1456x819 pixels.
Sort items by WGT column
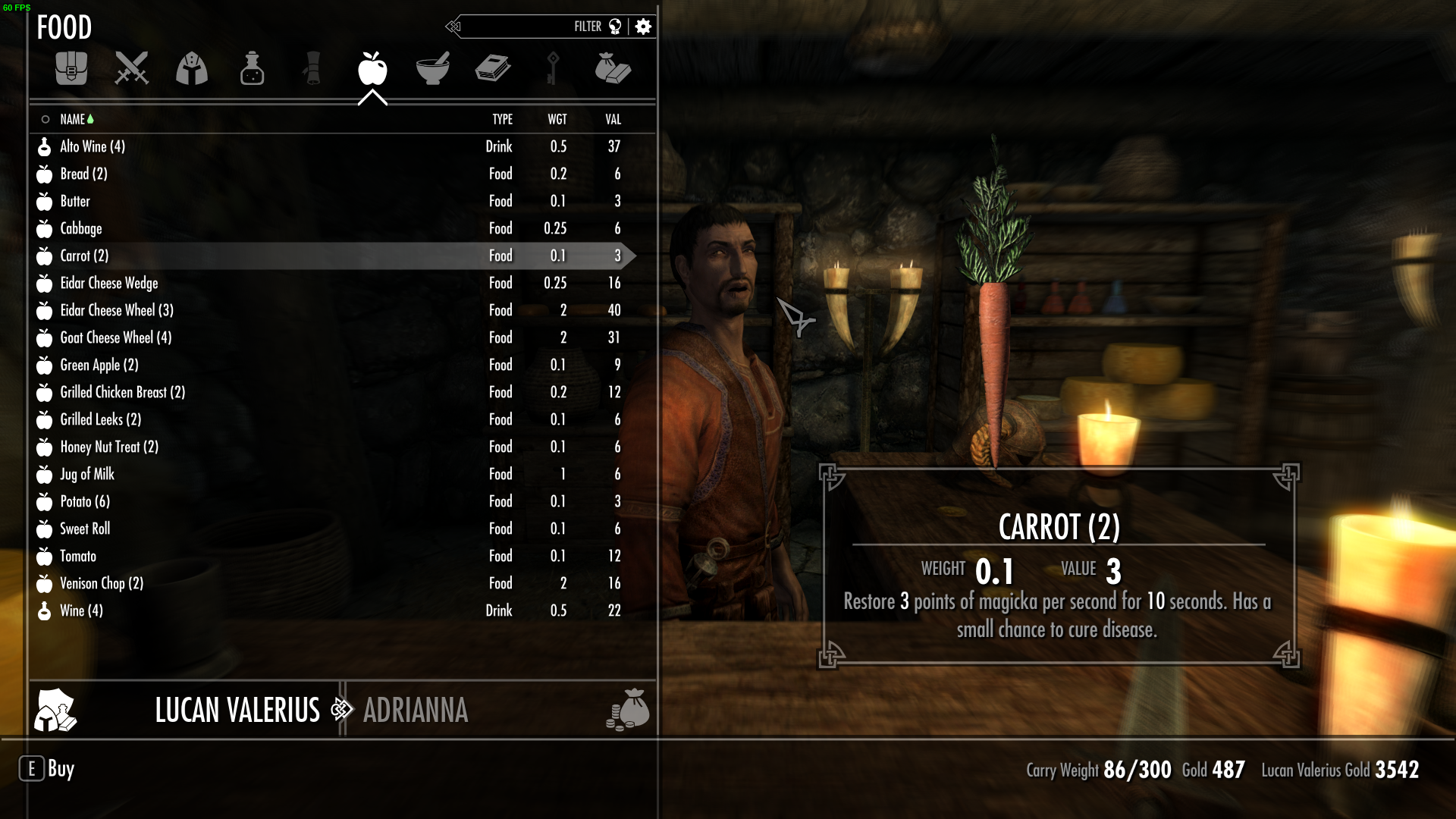click(x=557, y=119)
